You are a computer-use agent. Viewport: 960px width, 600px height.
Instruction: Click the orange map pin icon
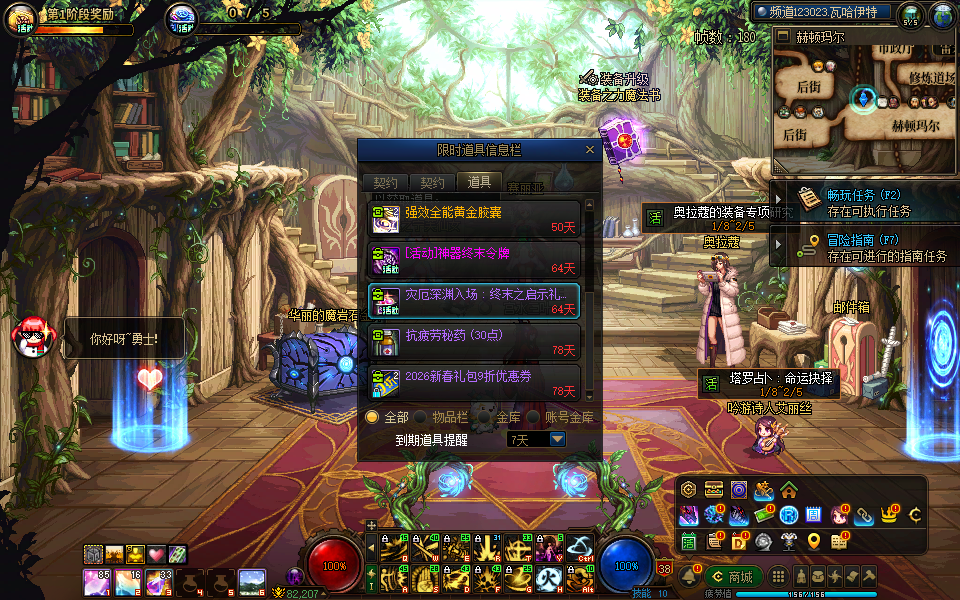click(x=814, y=541)
